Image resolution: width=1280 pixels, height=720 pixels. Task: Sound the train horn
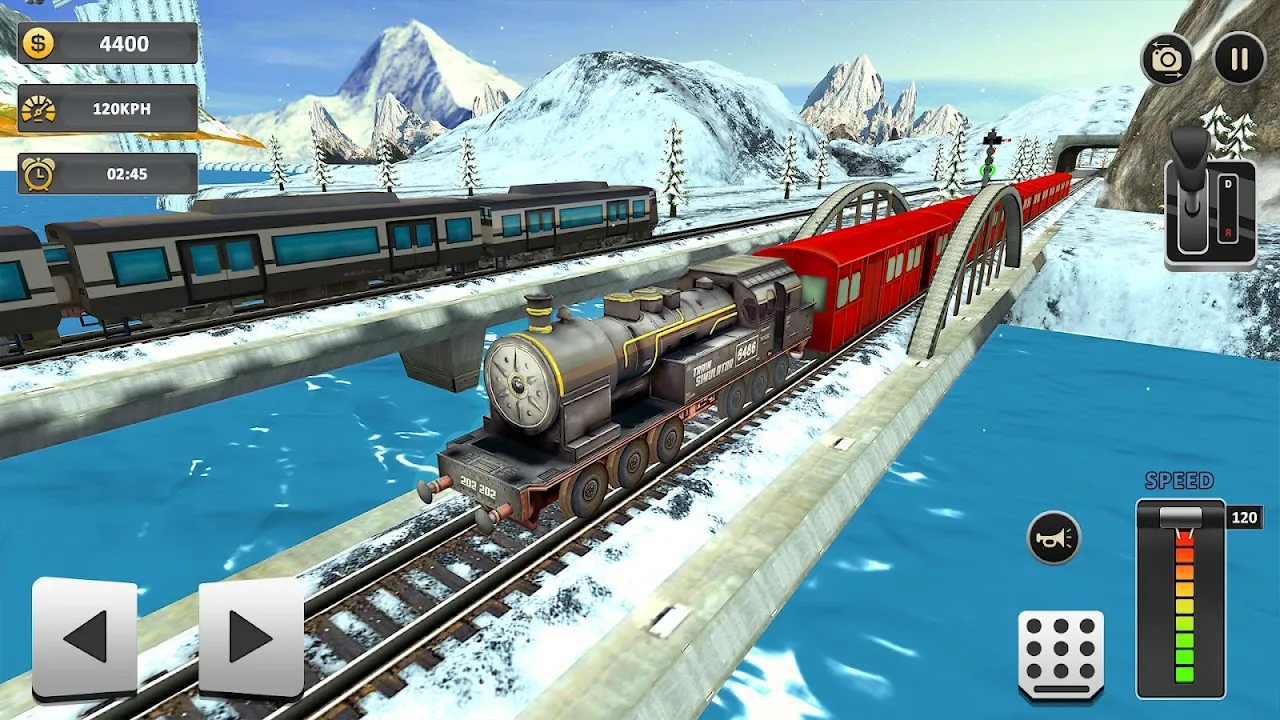click(x=1054, y=536)
